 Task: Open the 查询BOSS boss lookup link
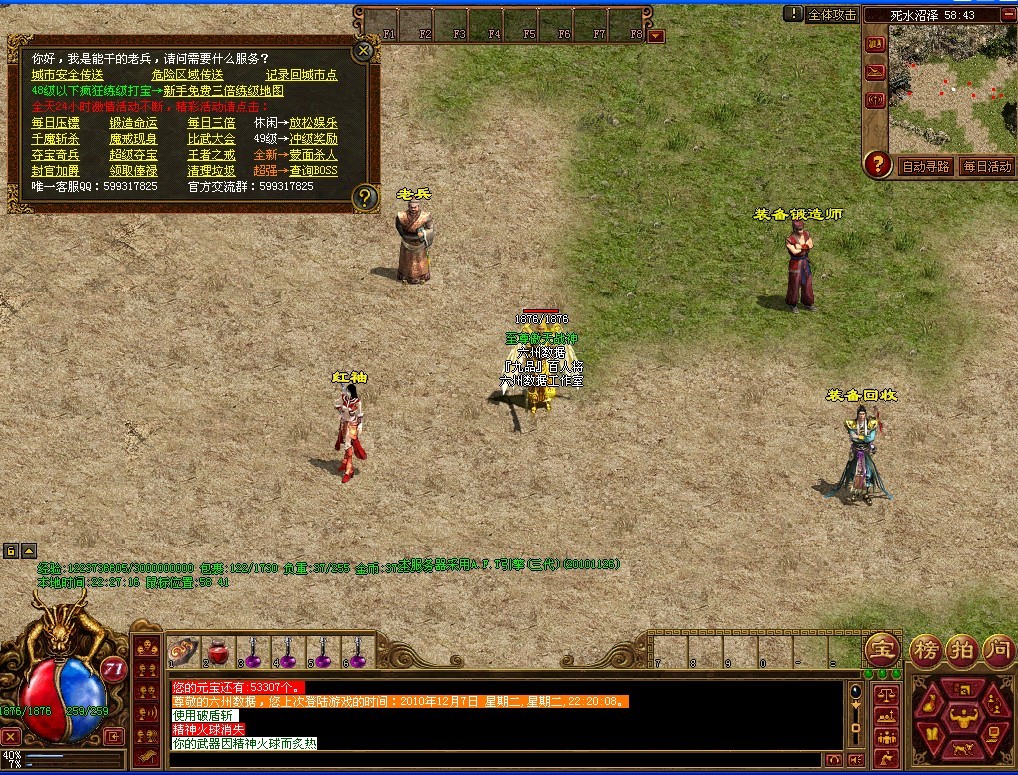tap(314, 171)
